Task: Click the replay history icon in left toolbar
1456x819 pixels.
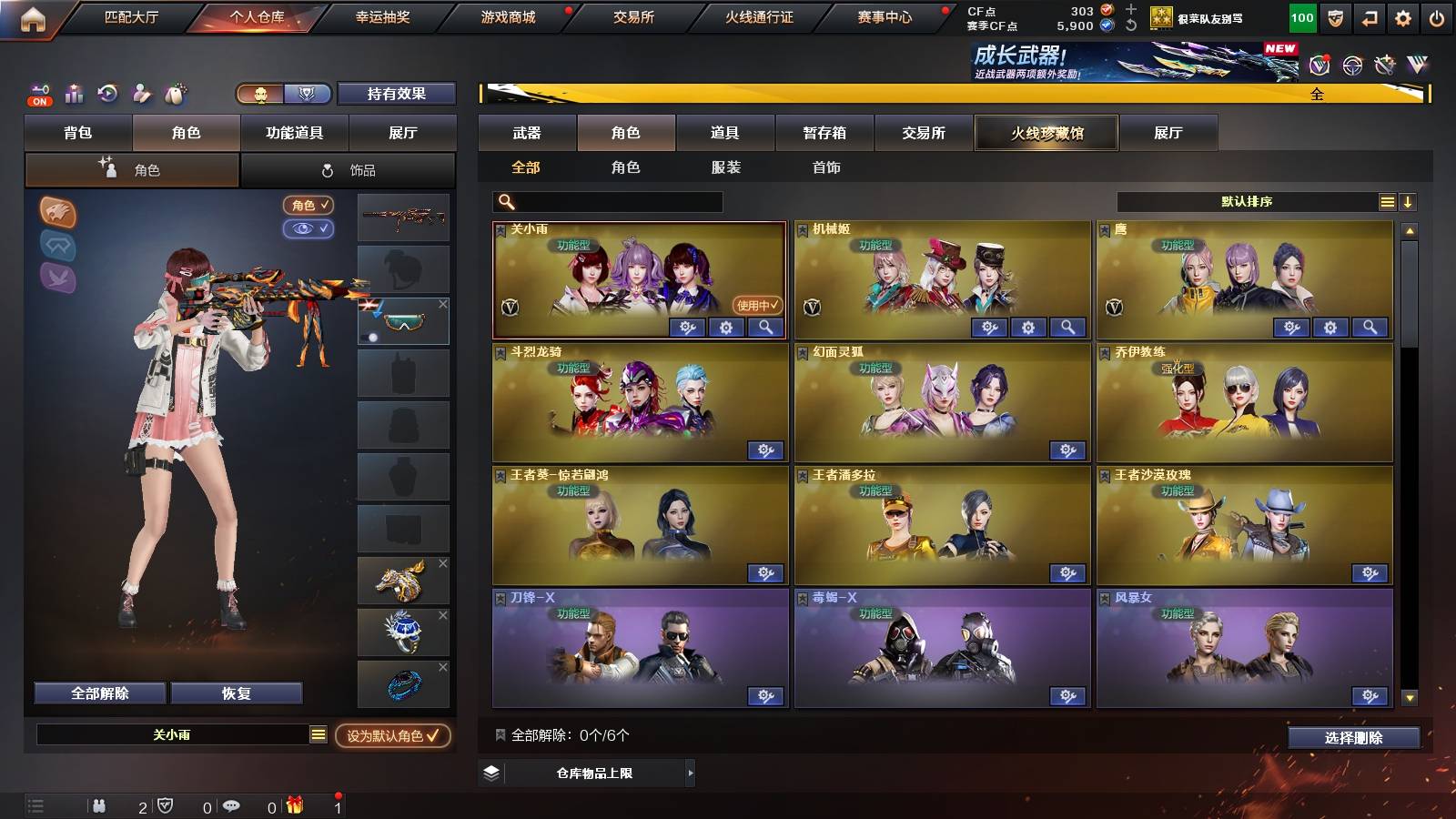Action: [107, 93]
